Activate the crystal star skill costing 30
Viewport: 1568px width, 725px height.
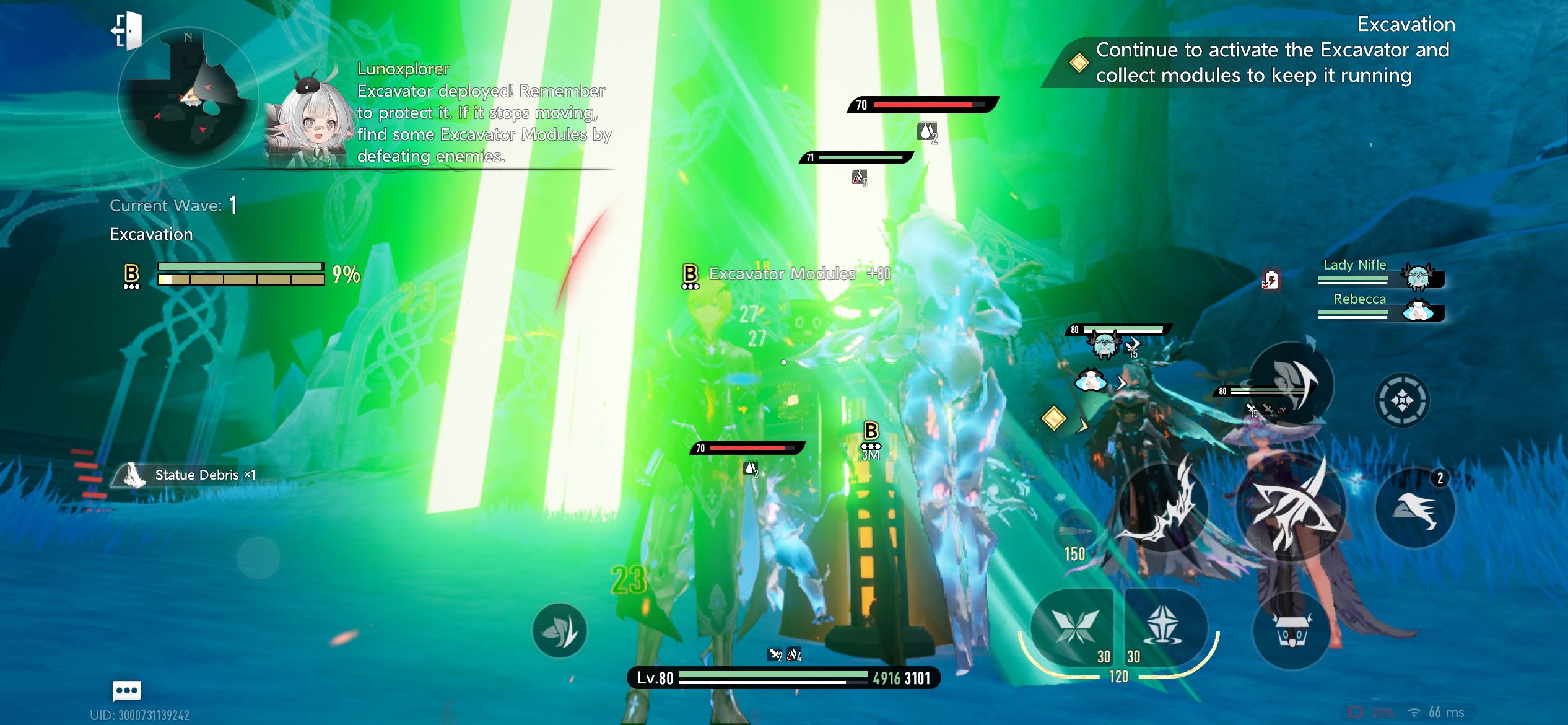[x=1164, y=626]
